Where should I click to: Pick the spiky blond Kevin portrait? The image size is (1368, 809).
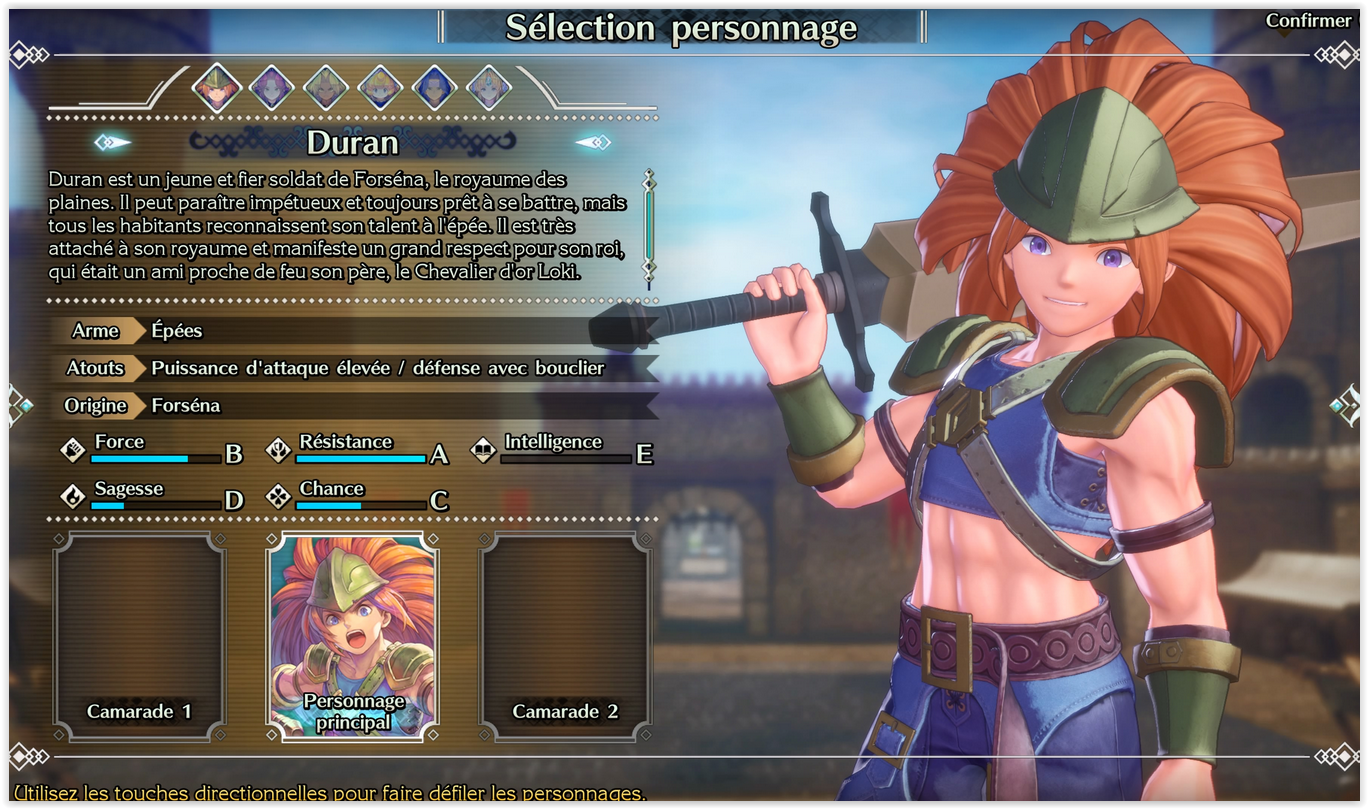[x=325, y=88]
